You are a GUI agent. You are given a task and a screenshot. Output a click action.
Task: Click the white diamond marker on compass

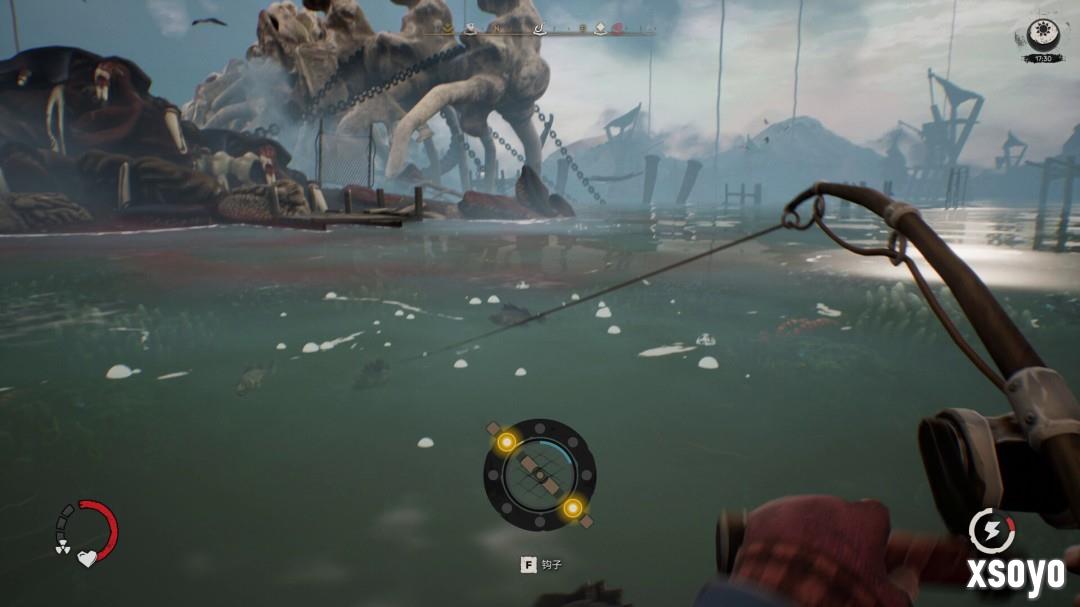pos(599,28)
